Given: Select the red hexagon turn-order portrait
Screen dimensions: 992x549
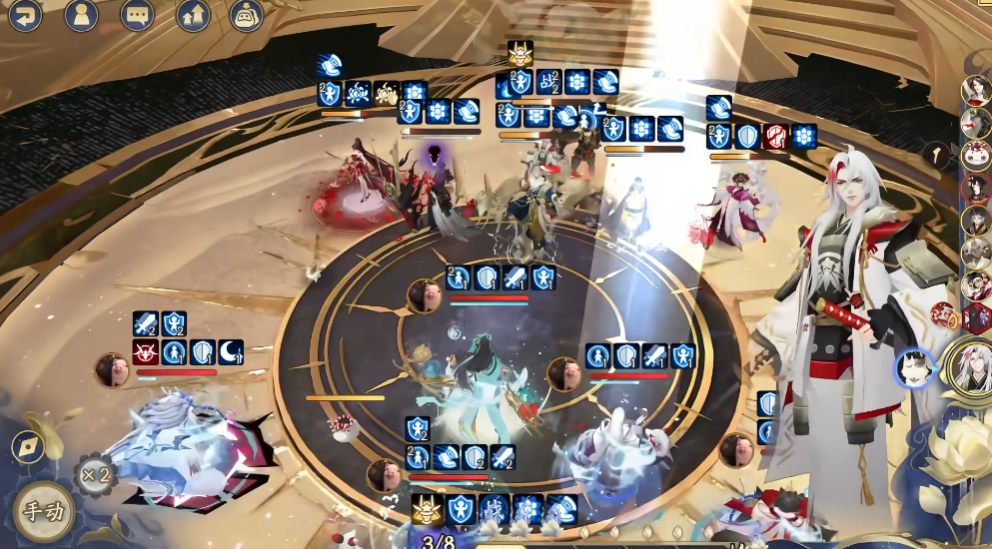Looking at the screenshot, I should [x=977, y=318].
